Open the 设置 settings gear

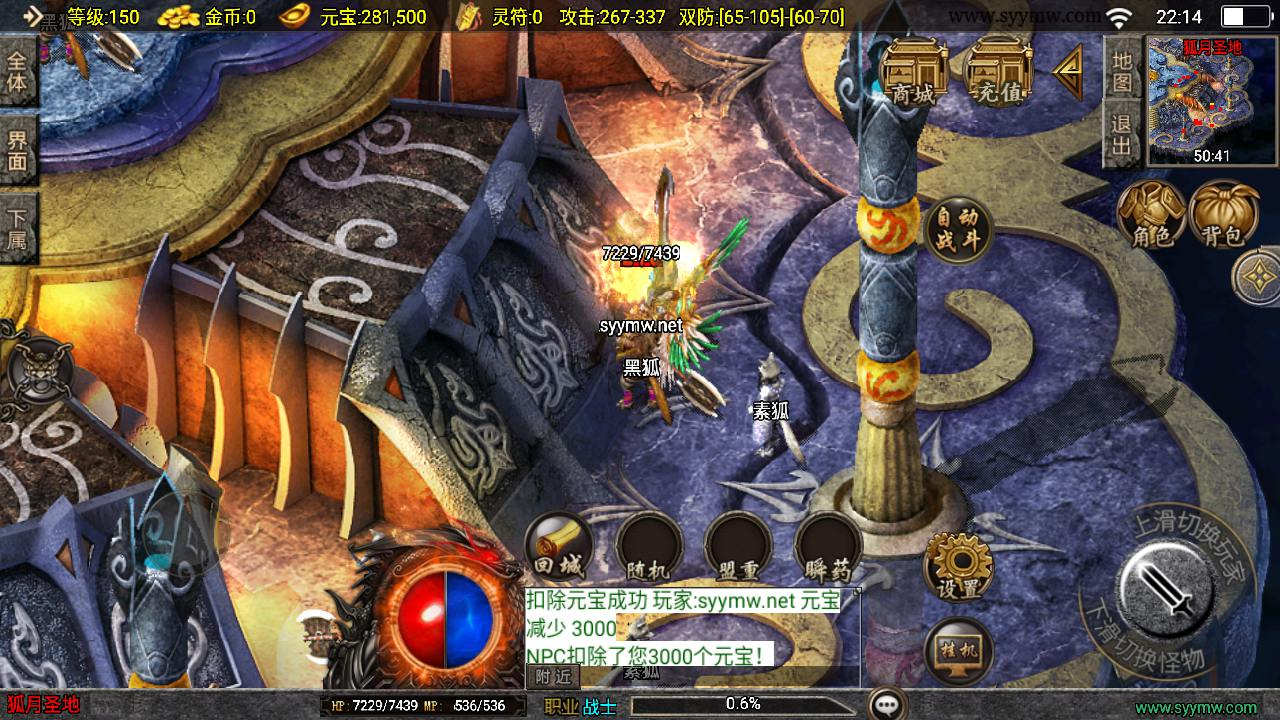coord(958,566)
